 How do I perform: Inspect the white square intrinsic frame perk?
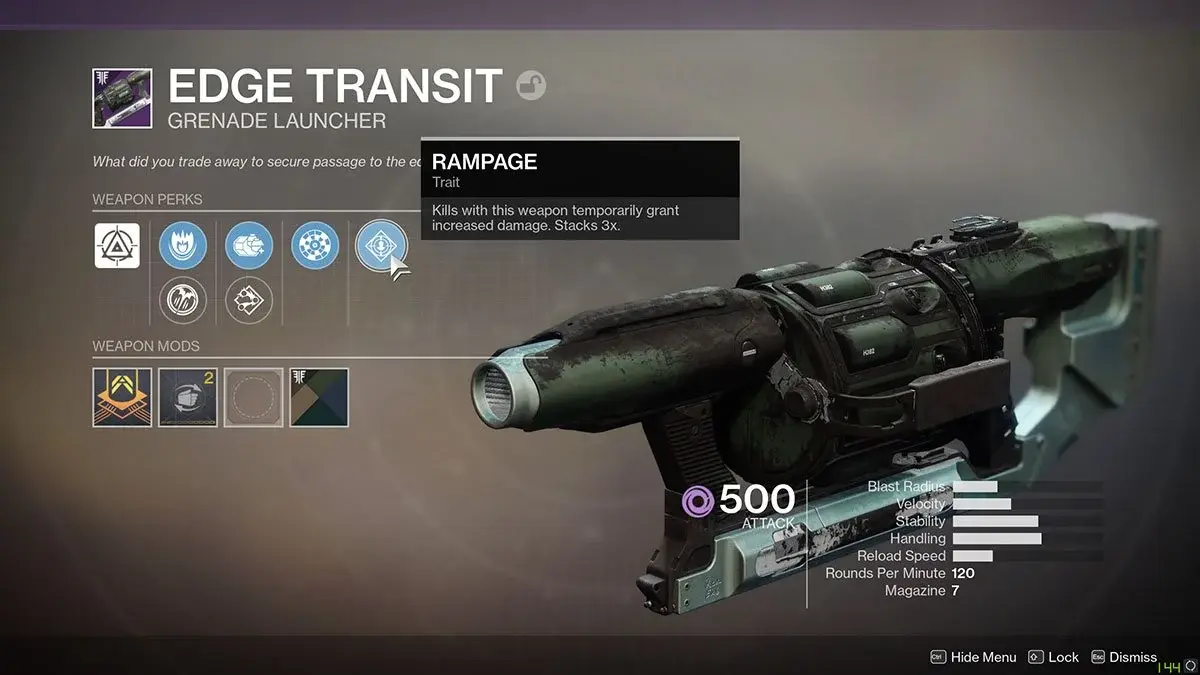point(117,246)
